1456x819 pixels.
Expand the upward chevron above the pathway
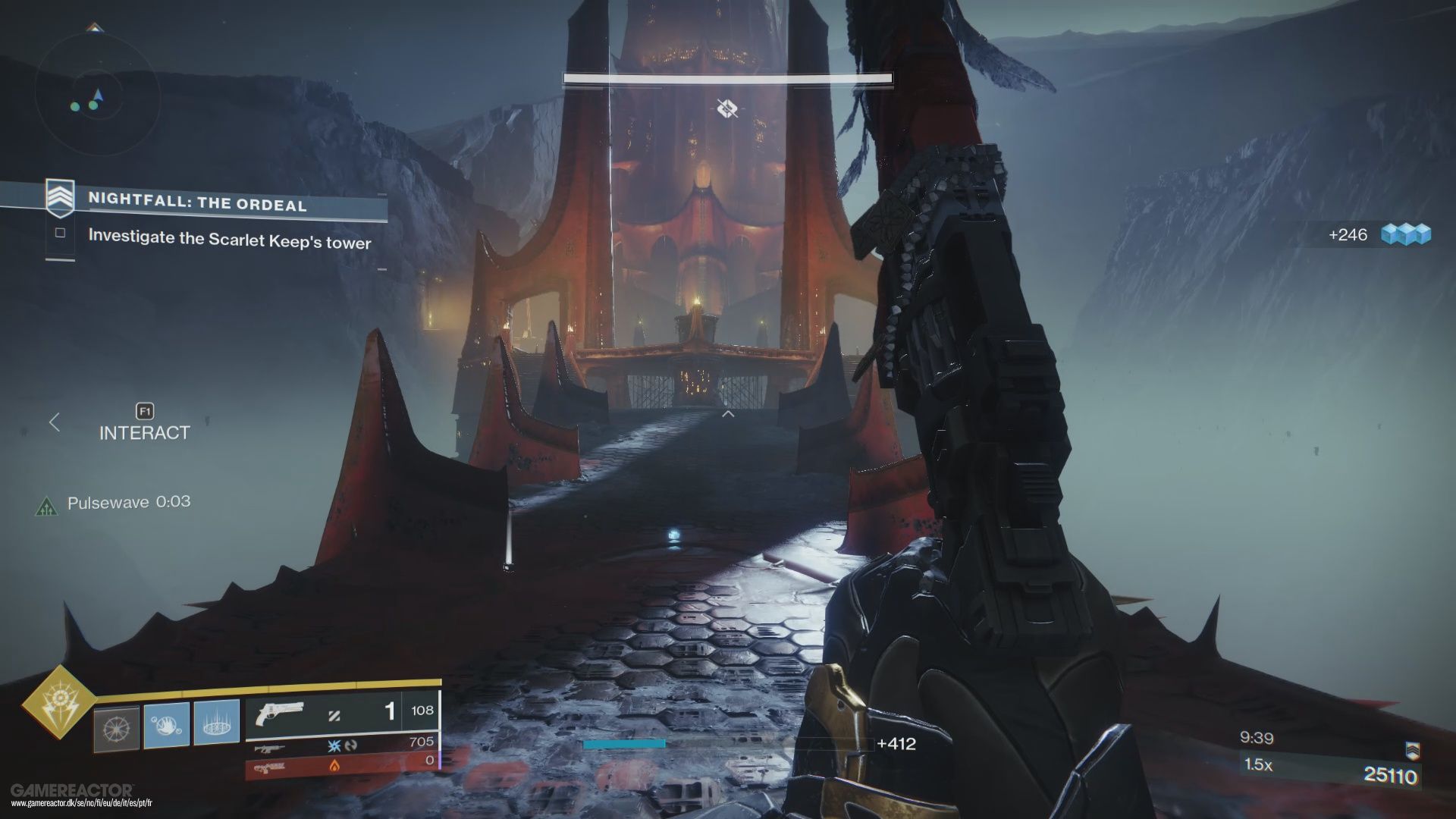pos(728,413)
